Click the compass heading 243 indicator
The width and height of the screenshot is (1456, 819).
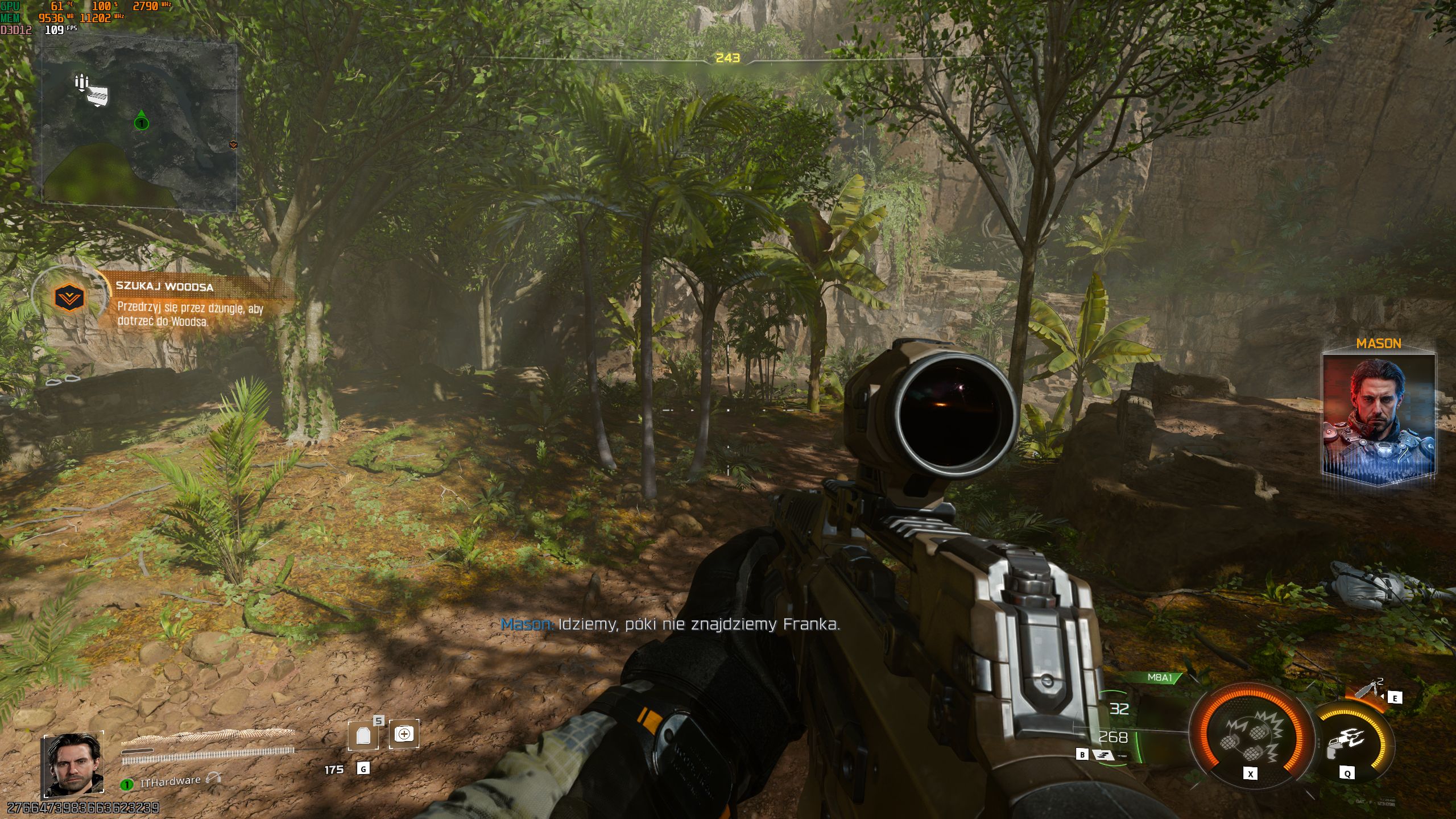click(727, 58)
